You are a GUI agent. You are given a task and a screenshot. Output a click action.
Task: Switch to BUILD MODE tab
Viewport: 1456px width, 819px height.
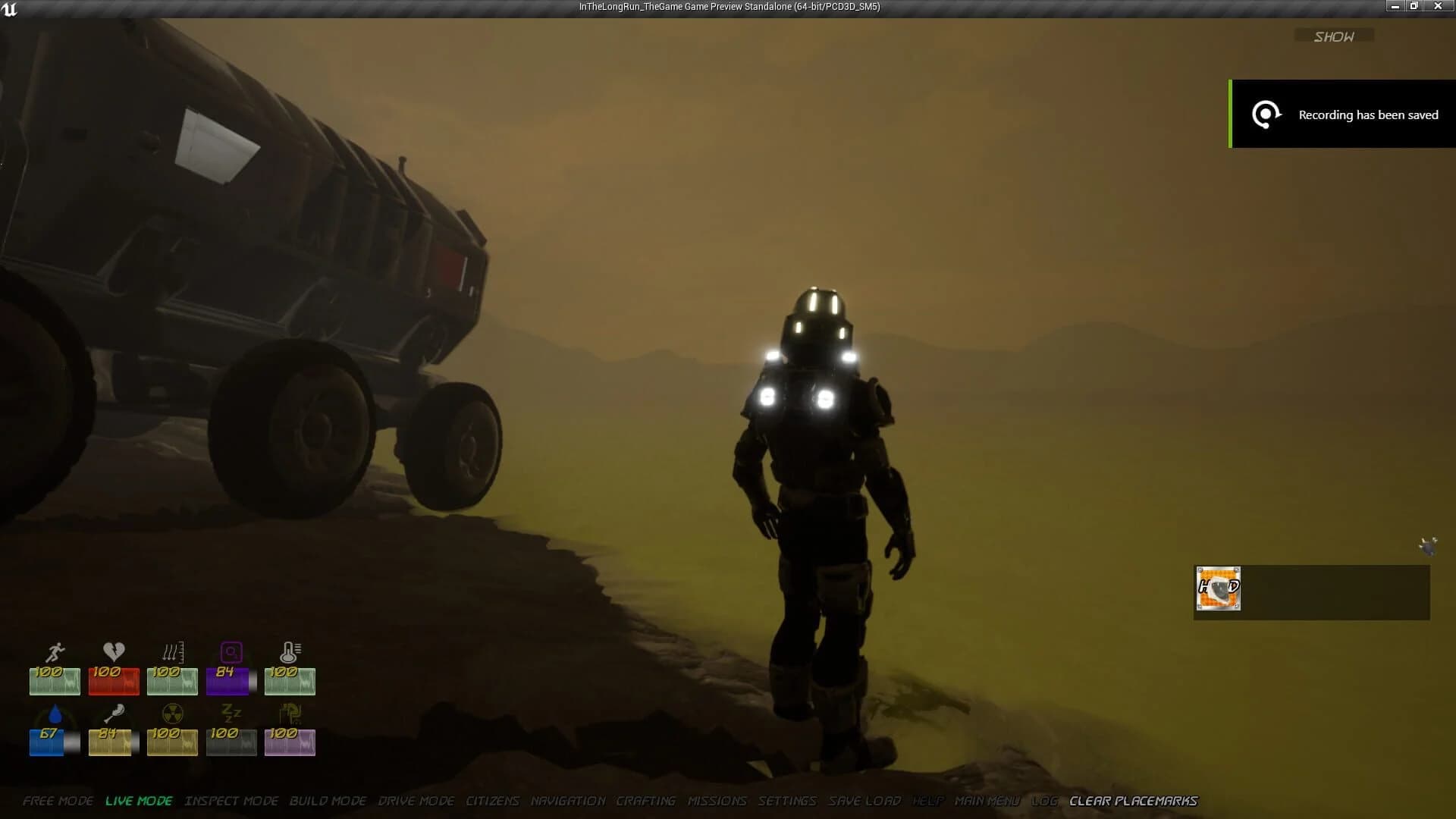pyautogui.click(x=328, y=801)
